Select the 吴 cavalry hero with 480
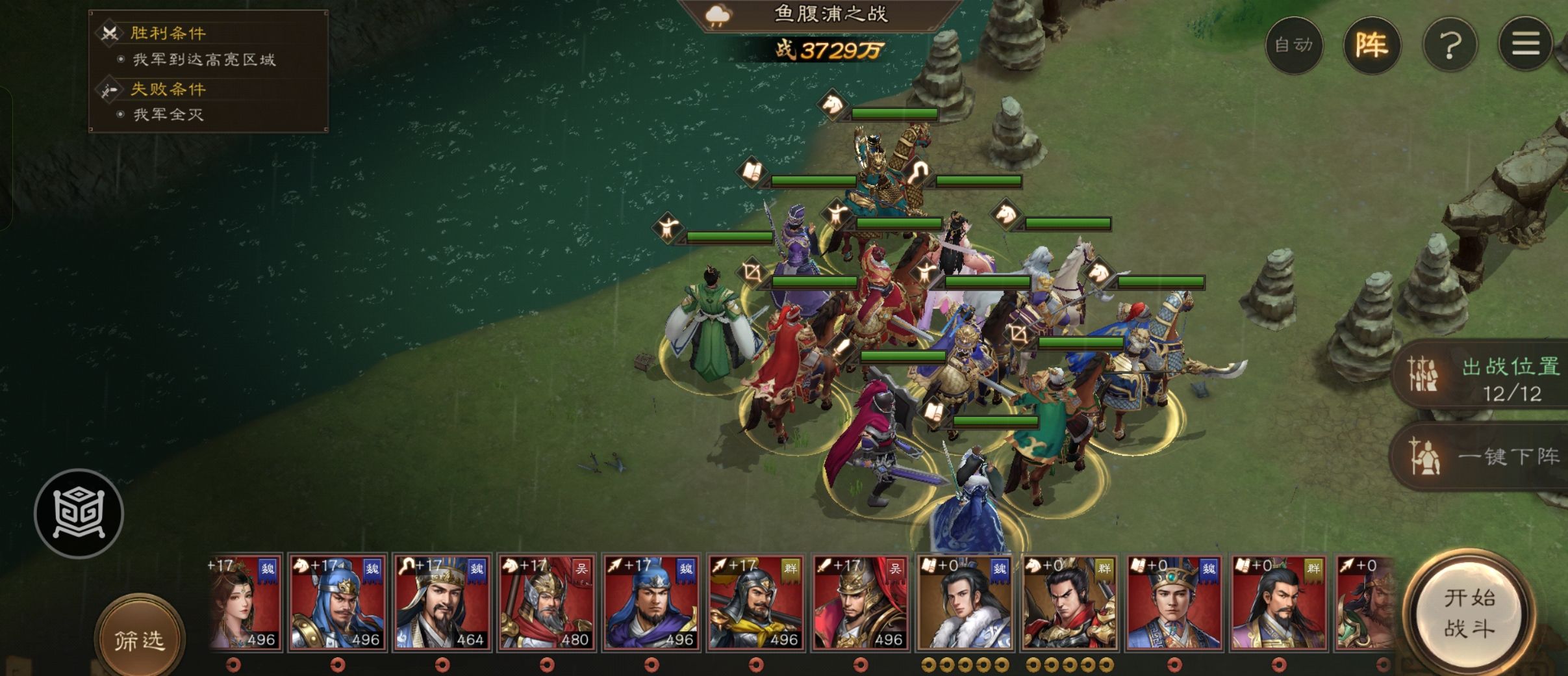1568x676 pixels. pyautogui.click(x=546, y=603)
